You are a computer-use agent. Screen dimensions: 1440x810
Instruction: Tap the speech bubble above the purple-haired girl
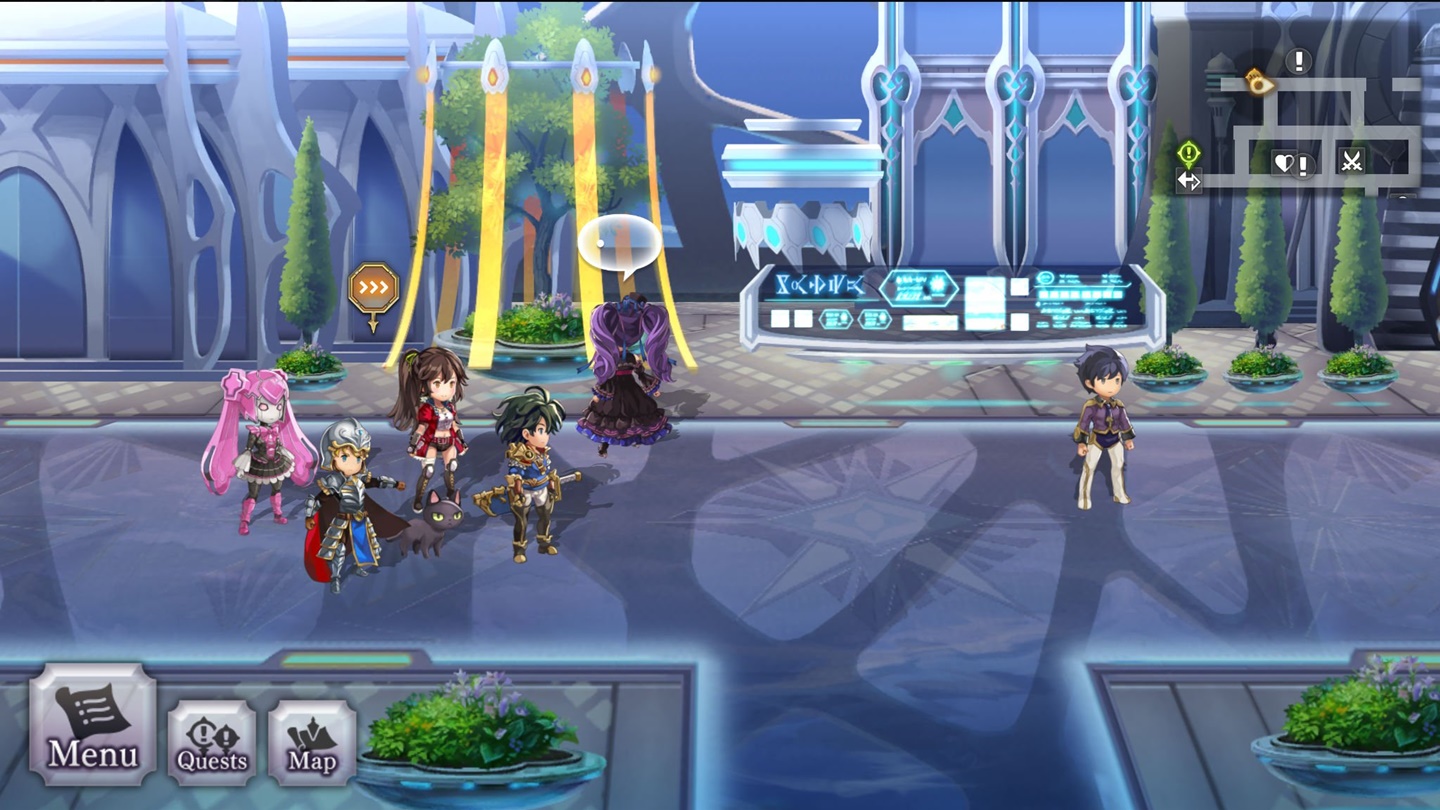pyautogui.click(x=619, y=245)
